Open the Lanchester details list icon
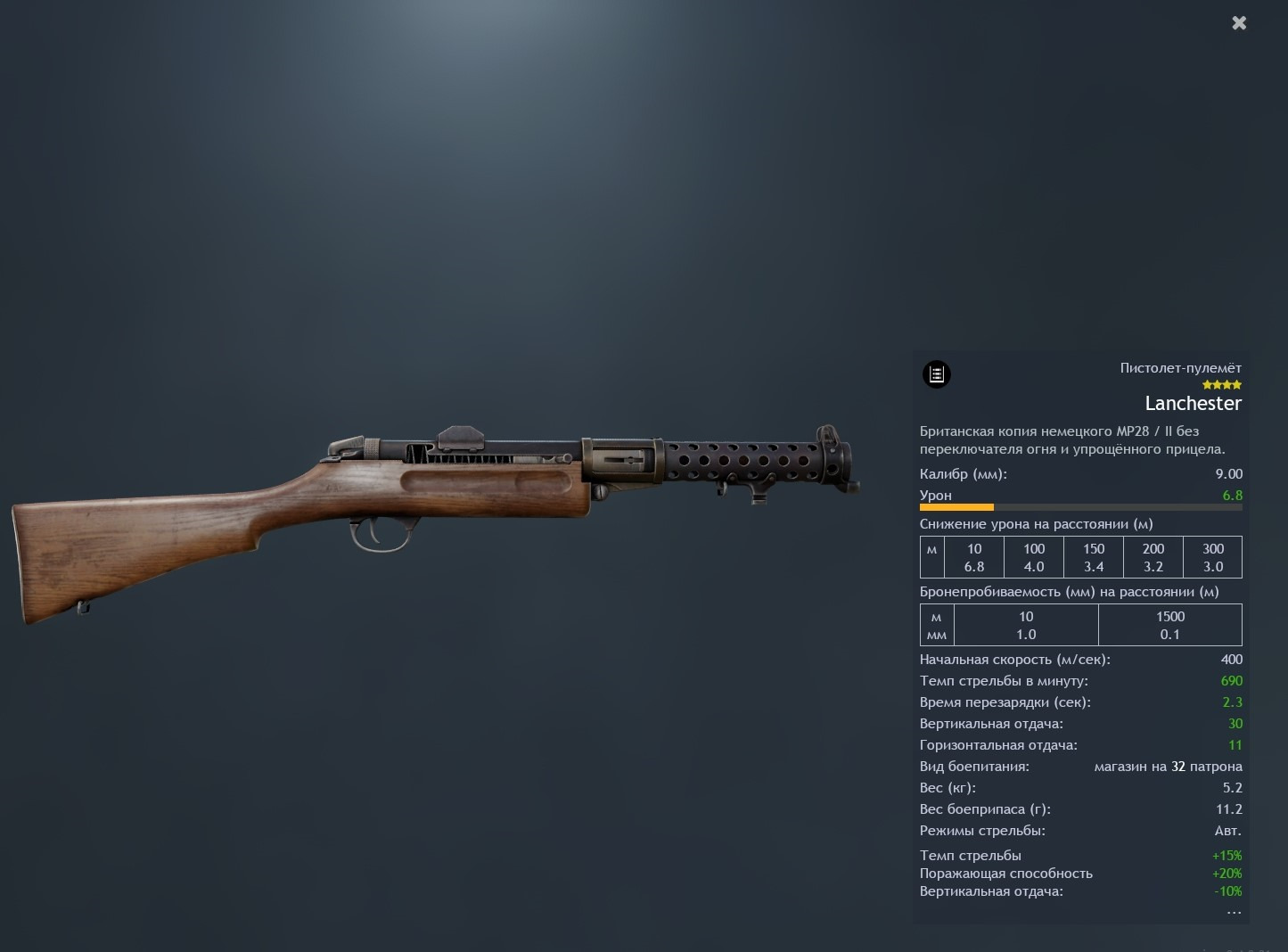Image resolution: width=1288 pixels, height=952 pixels. 936,374
